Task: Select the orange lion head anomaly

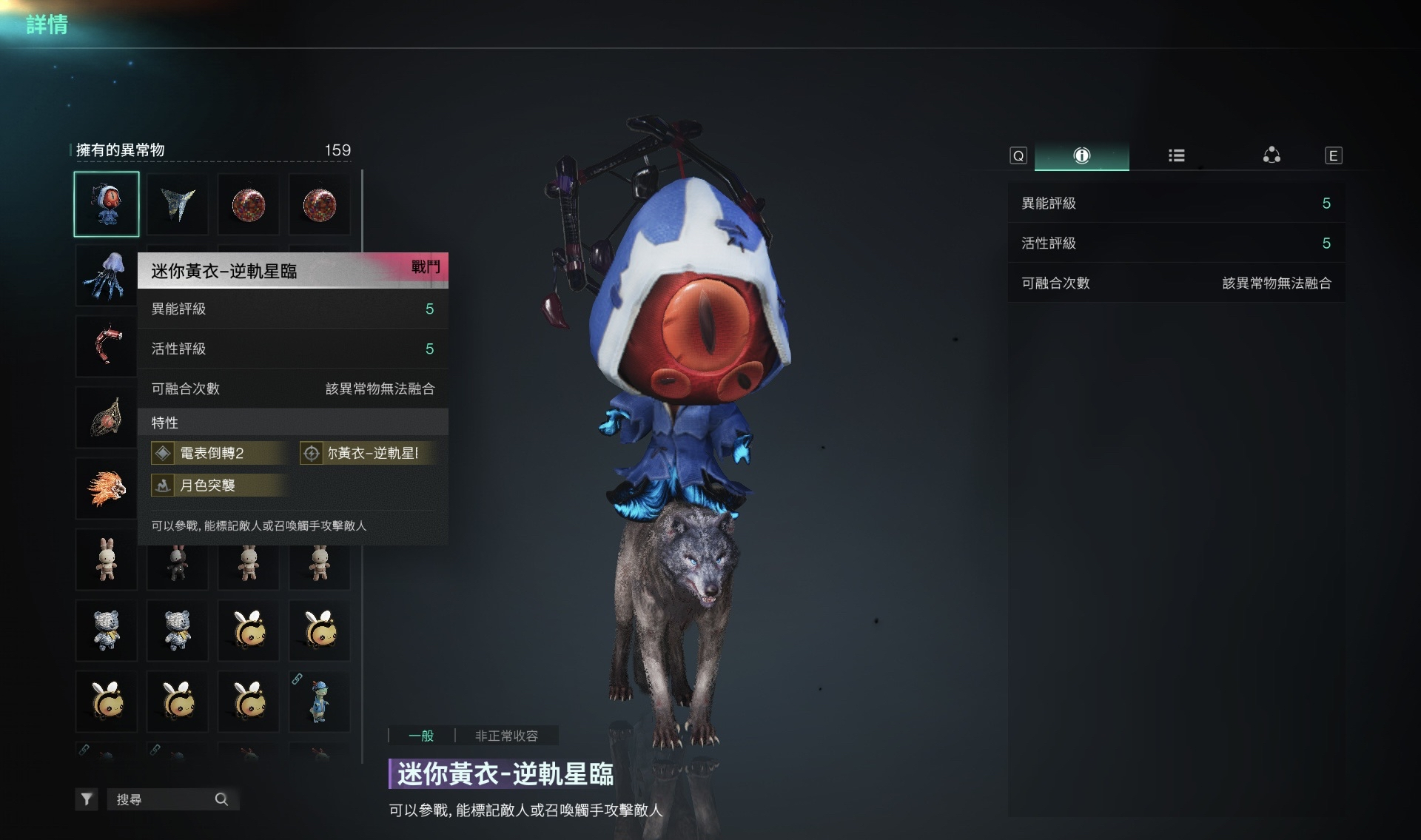Action: coord(107,488)
